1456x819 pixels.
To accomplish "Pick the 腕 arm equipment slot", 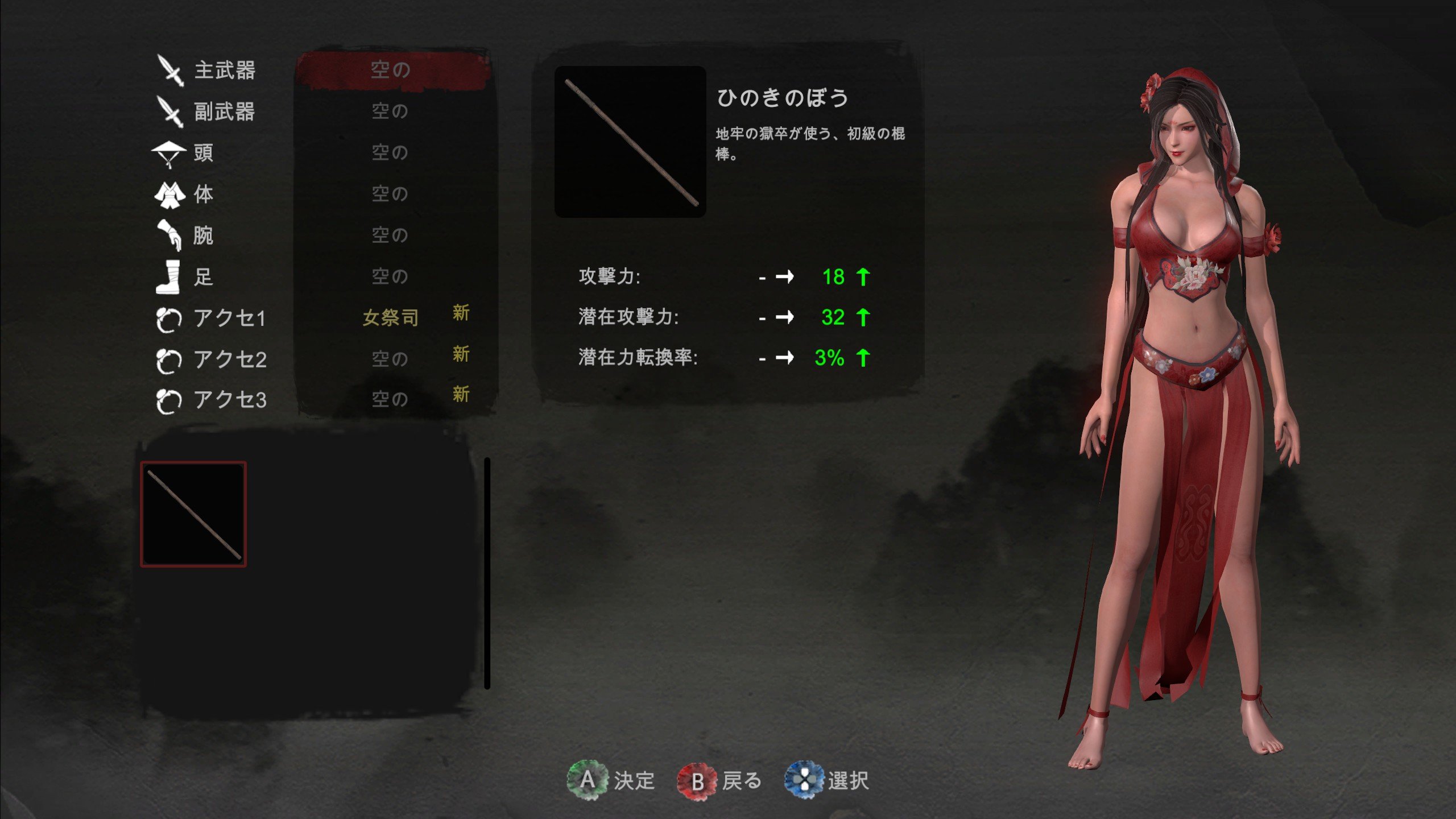I will tap(390, 235).
